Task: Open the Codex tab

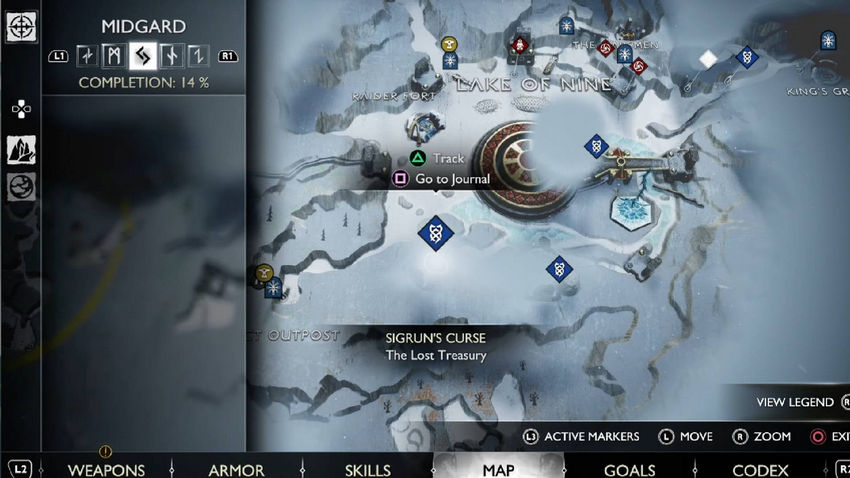Action: point(760,469)
